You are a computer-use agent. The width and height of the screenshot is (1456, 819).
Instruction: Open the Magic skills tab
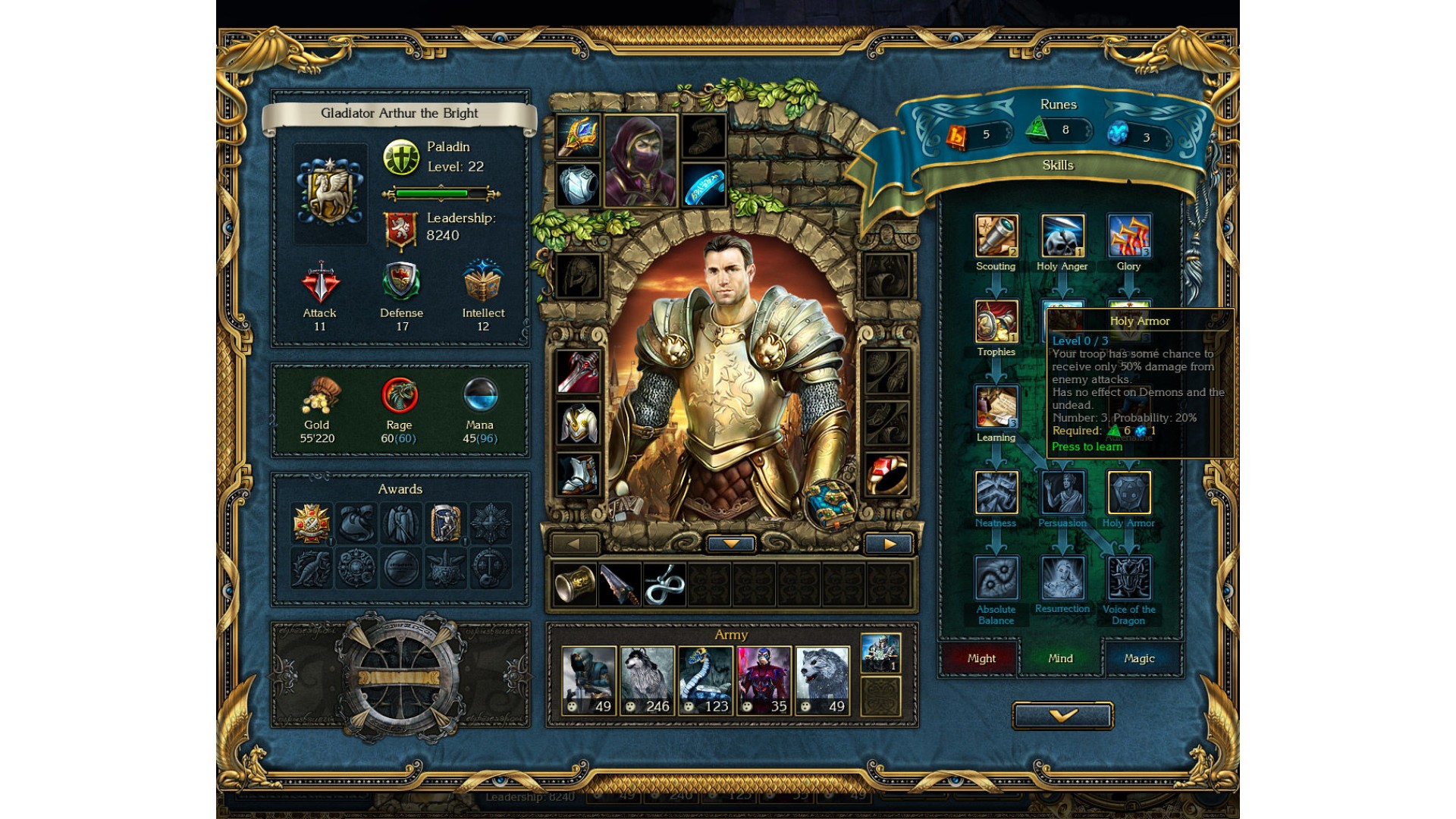[1139, 658]
